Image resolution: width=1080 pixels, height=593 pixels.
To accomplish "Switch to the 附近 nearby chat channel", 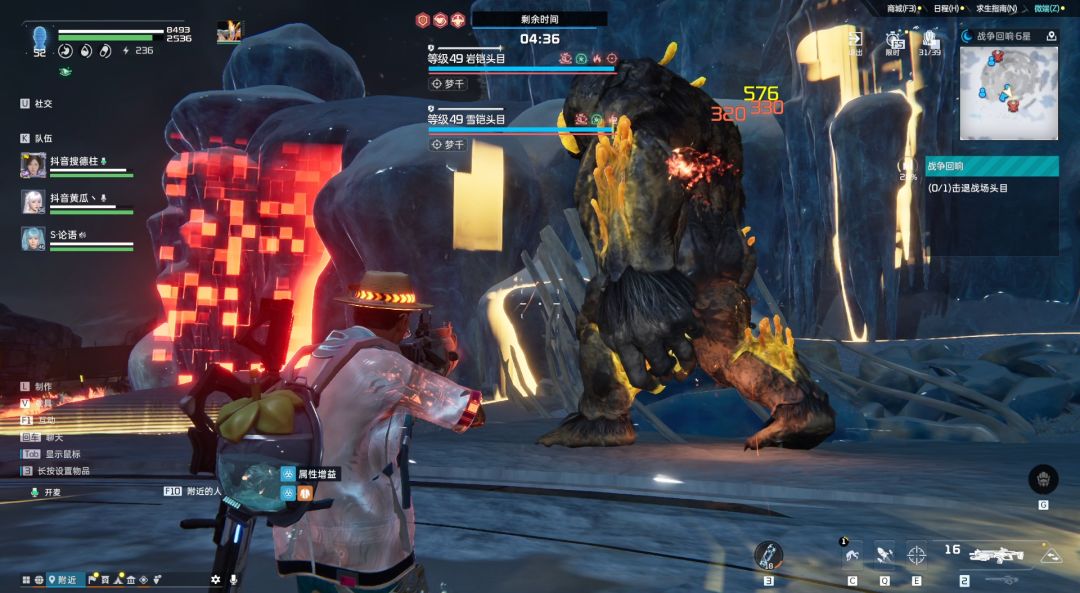I will tap(64, 579).
